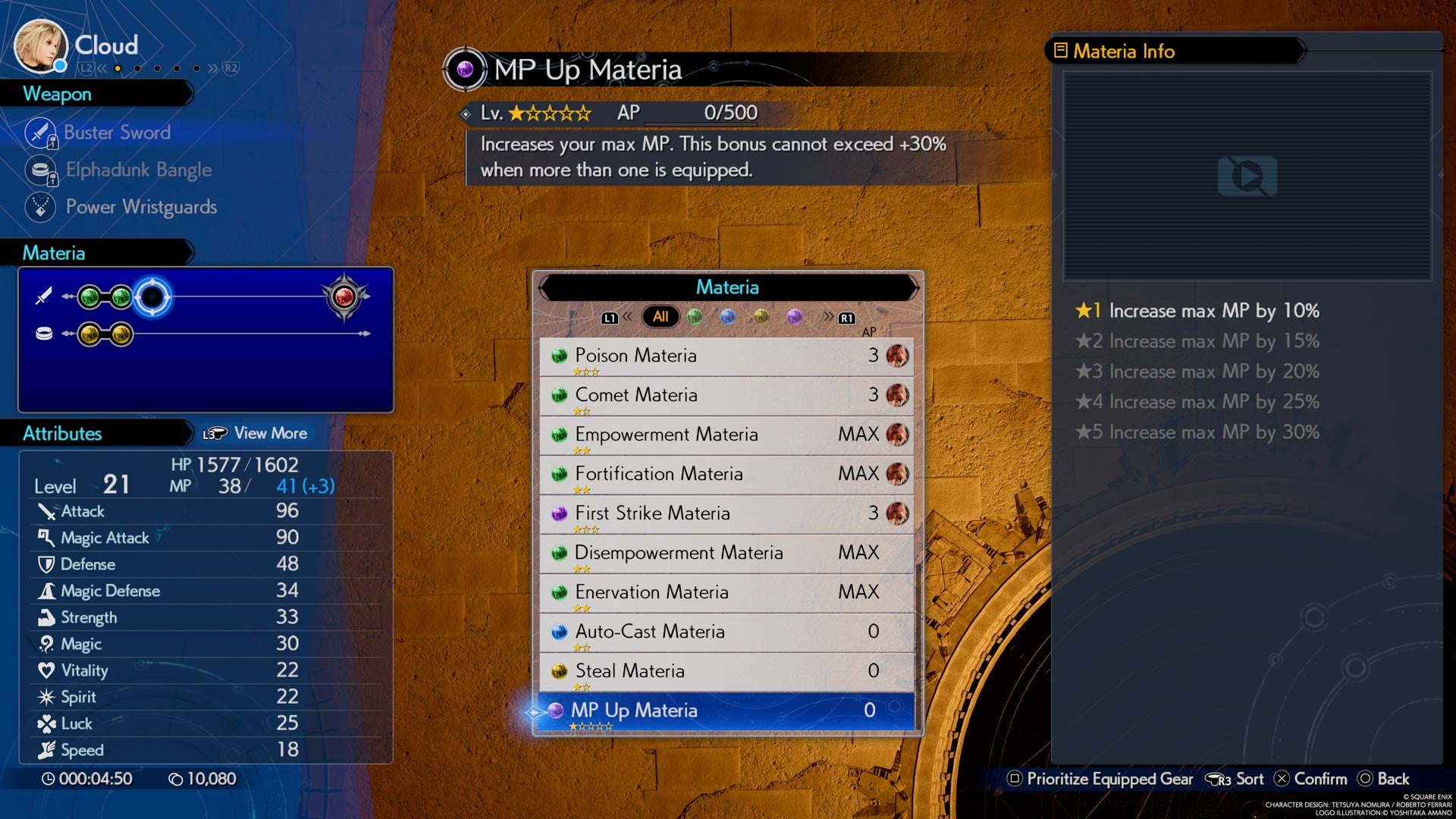
Task: Click the yellow command materia filter orb
Action: [761, 317]
